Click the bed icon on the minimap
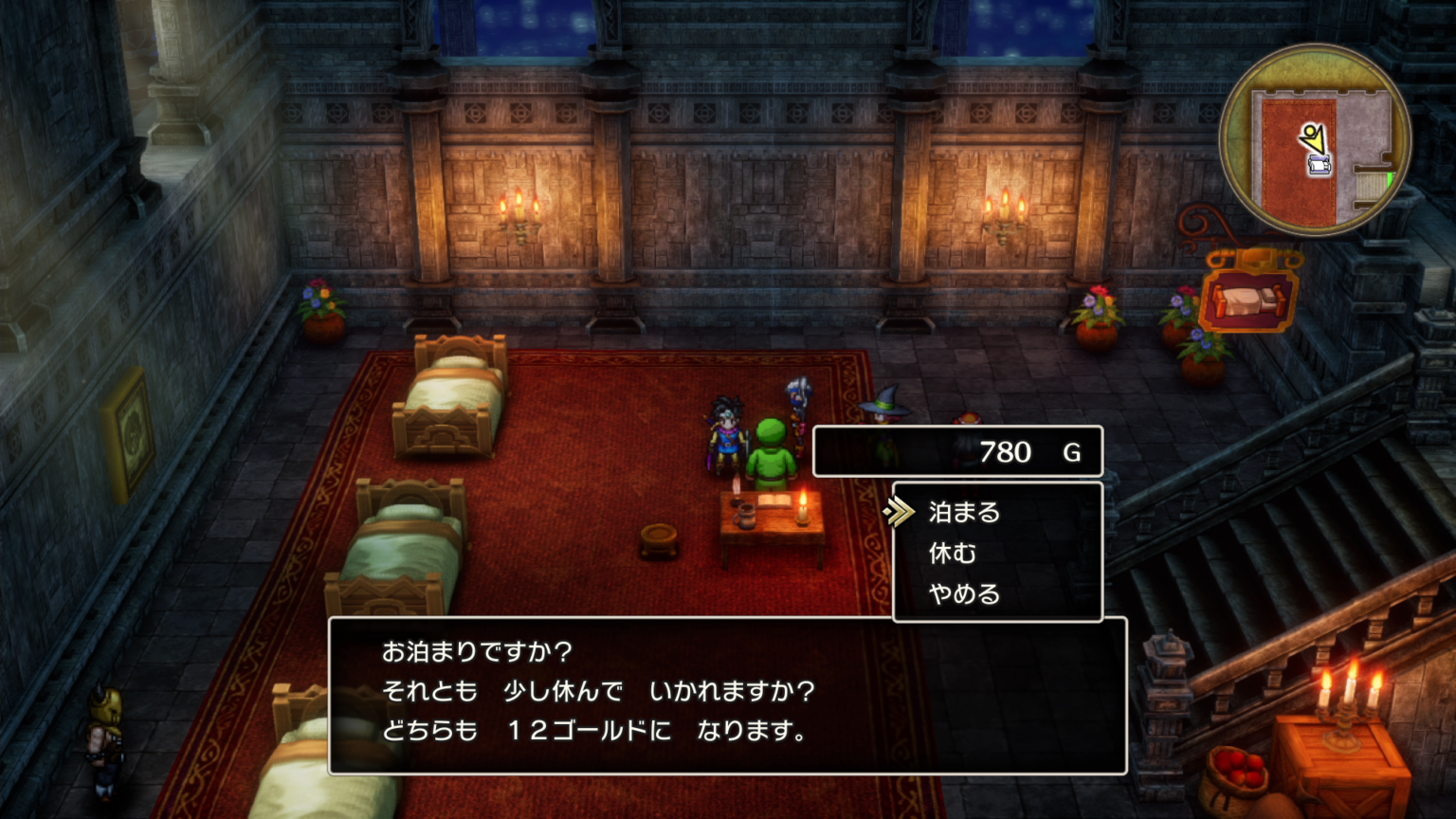 click(1320, 164)
